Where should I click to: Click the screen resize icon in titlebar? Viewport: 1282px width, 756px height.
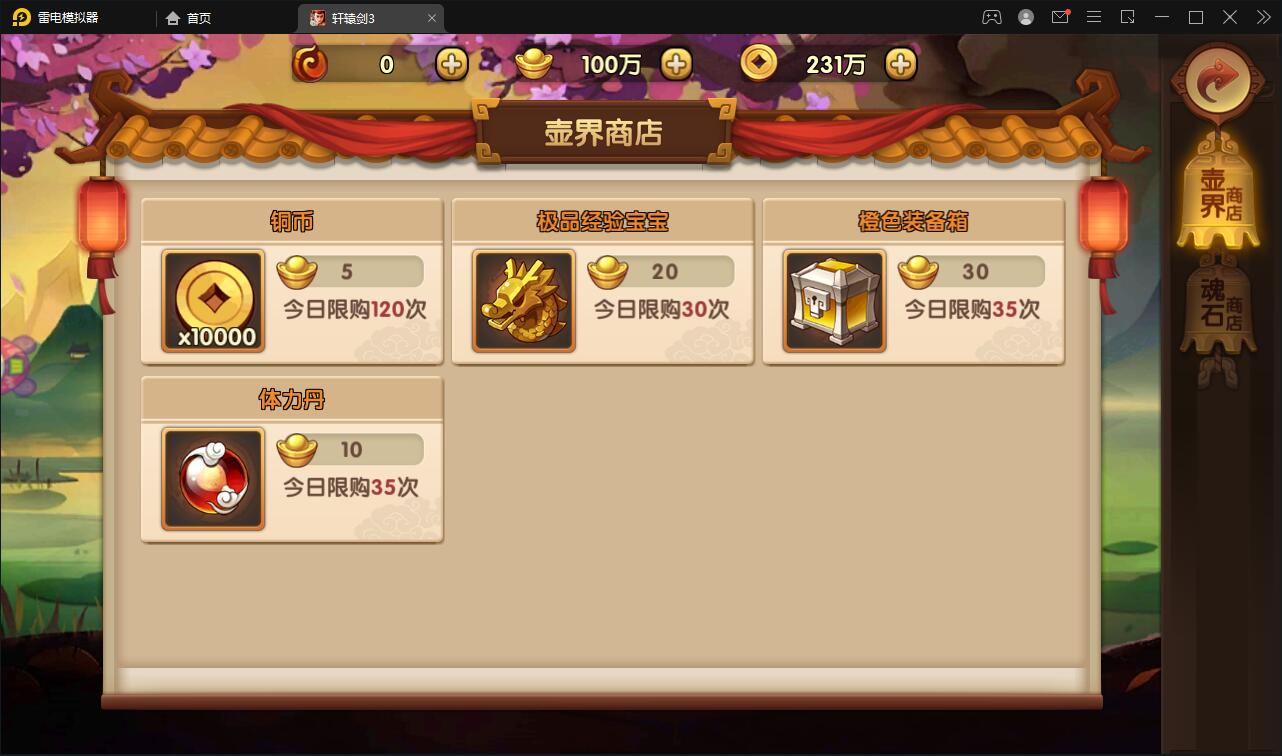(x=1127, y=17)
